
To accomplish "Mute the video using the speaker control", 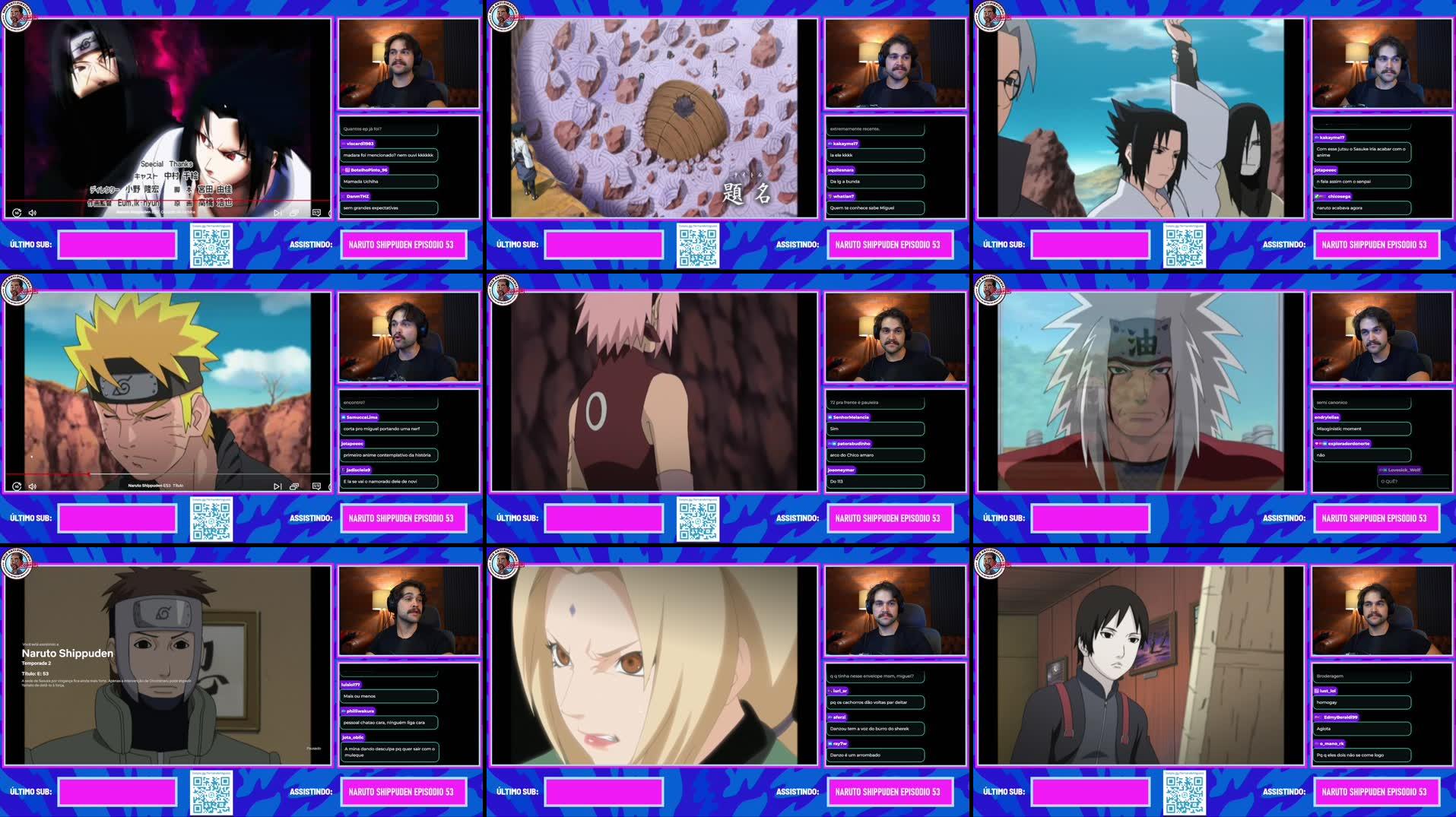I will (31, 214).
